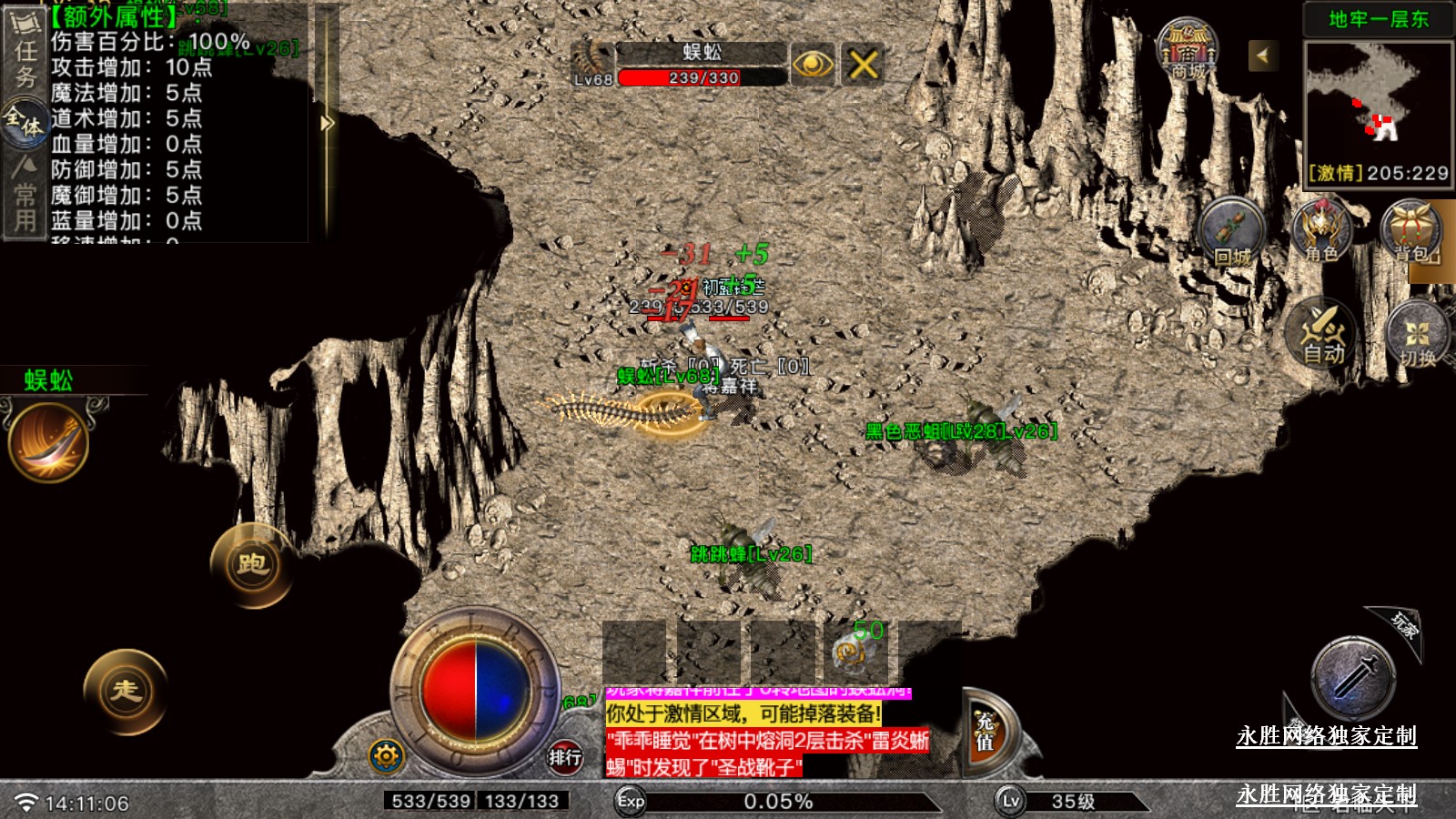Close the 蜈蚣 target frame
This screenshot has height=819, width=1456.
pyautogui.click(x=863, y=65)
